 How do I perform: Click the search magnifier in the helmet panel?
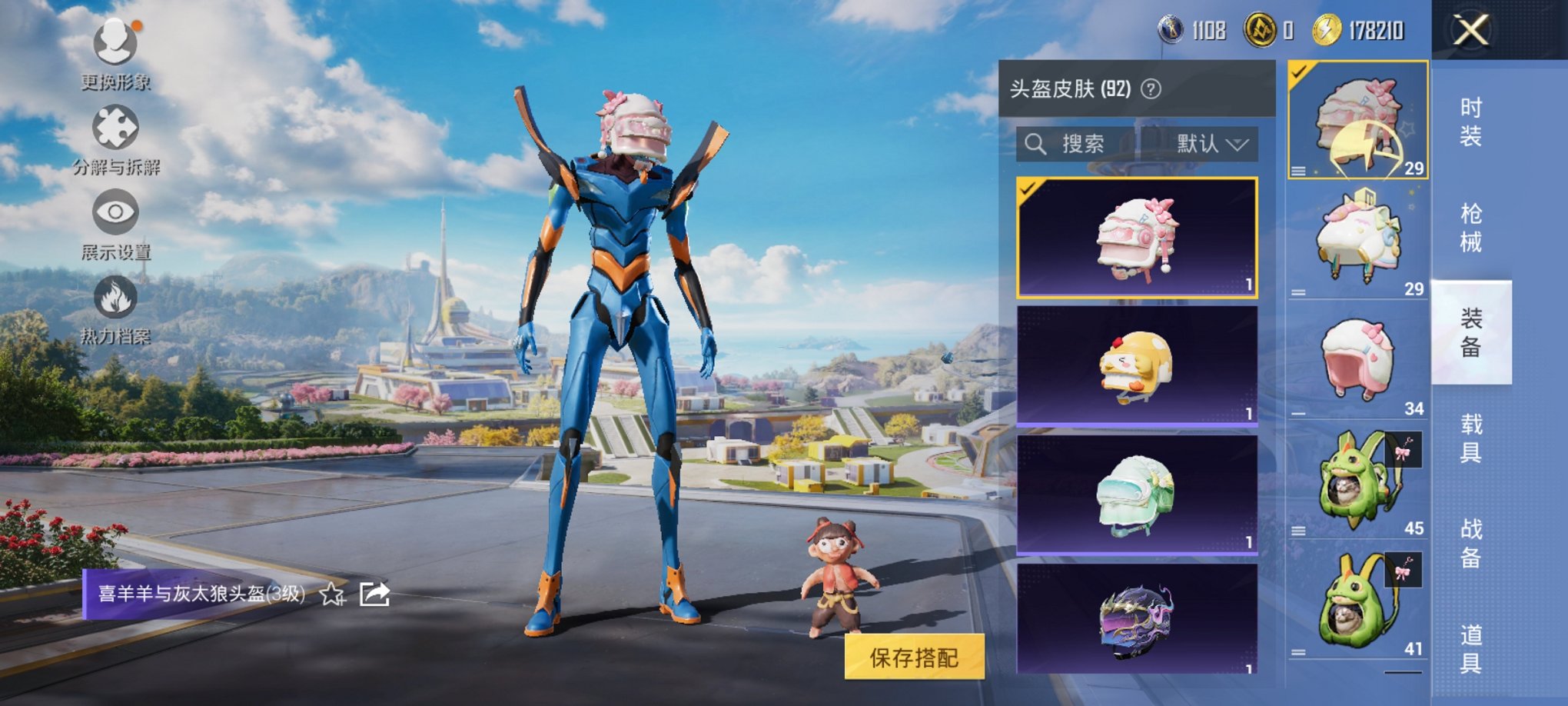tap(1035, 145)
